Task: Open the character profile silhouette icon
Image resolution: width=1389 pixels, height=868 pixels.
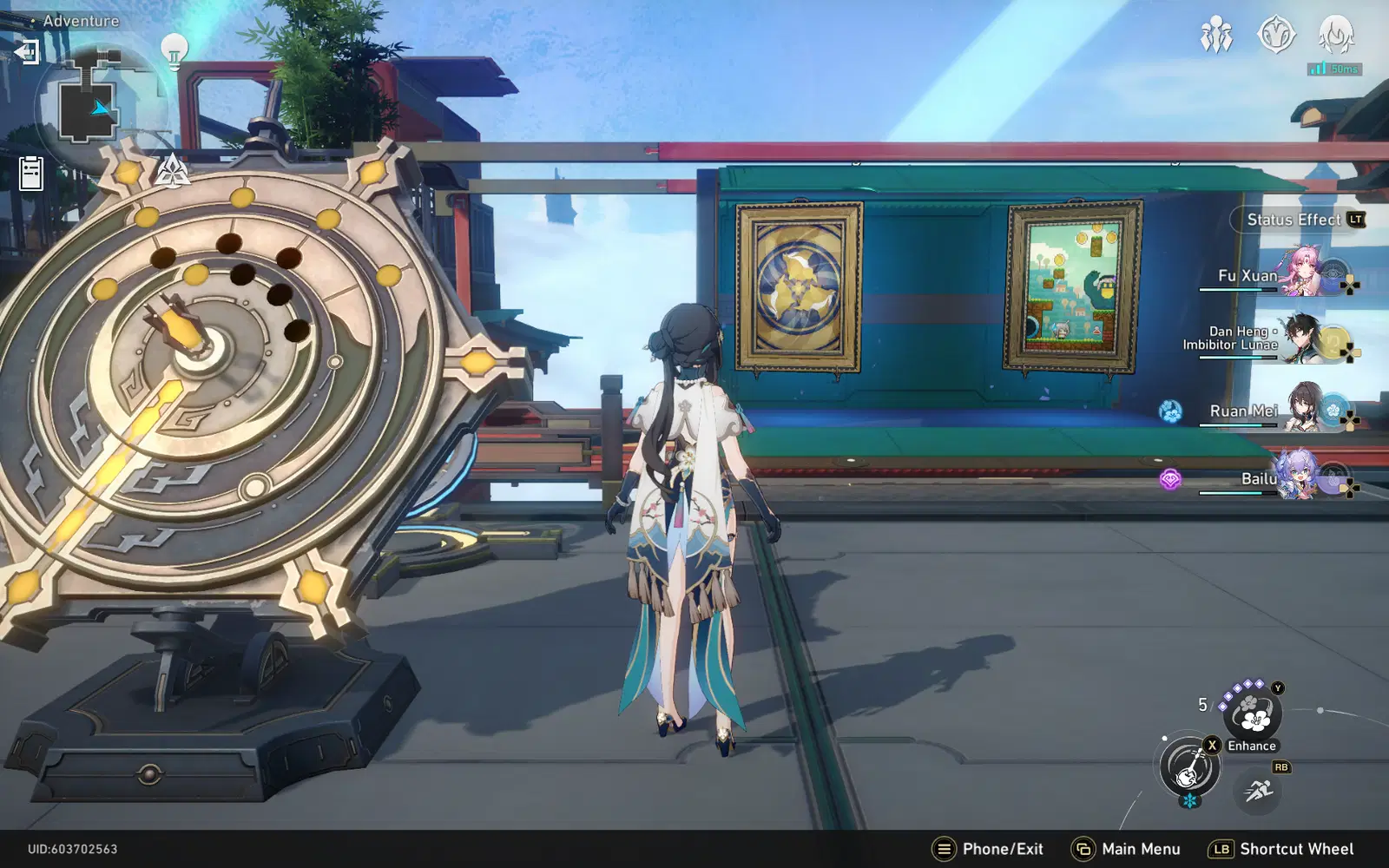Action: point(1335,35)
